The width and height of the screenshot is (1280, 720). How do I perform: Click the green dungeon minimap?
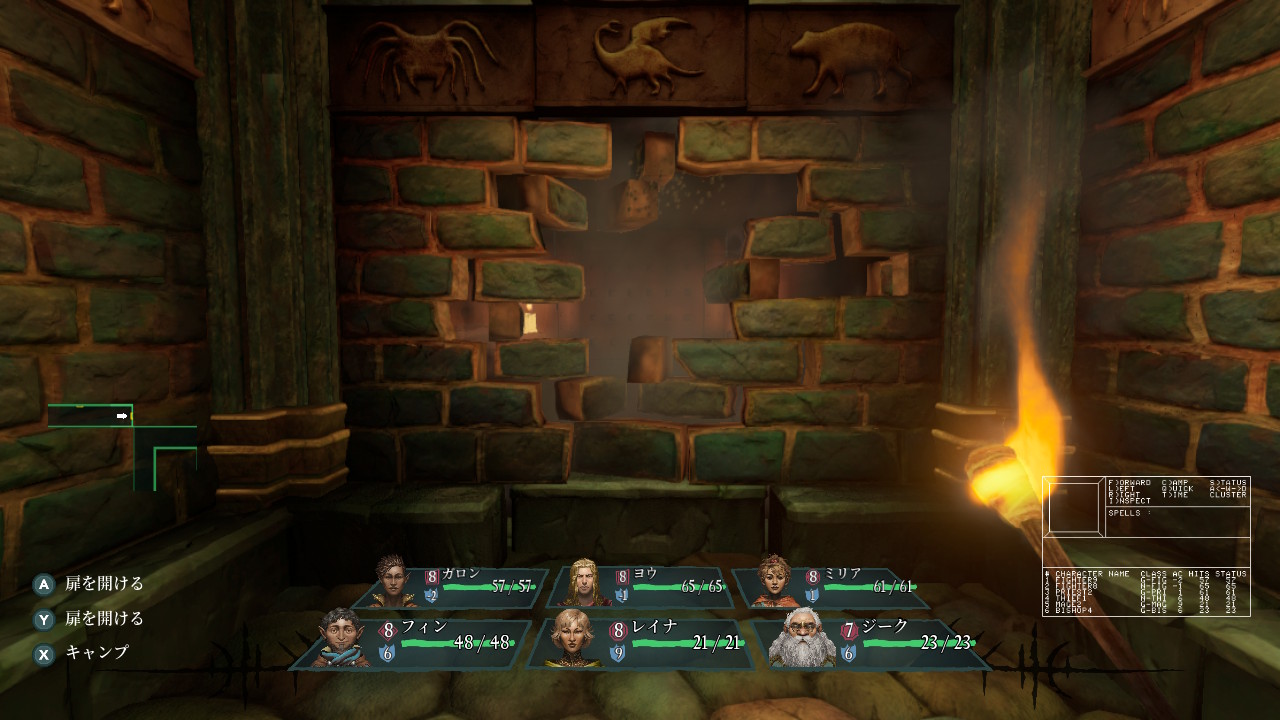[122, 446]
